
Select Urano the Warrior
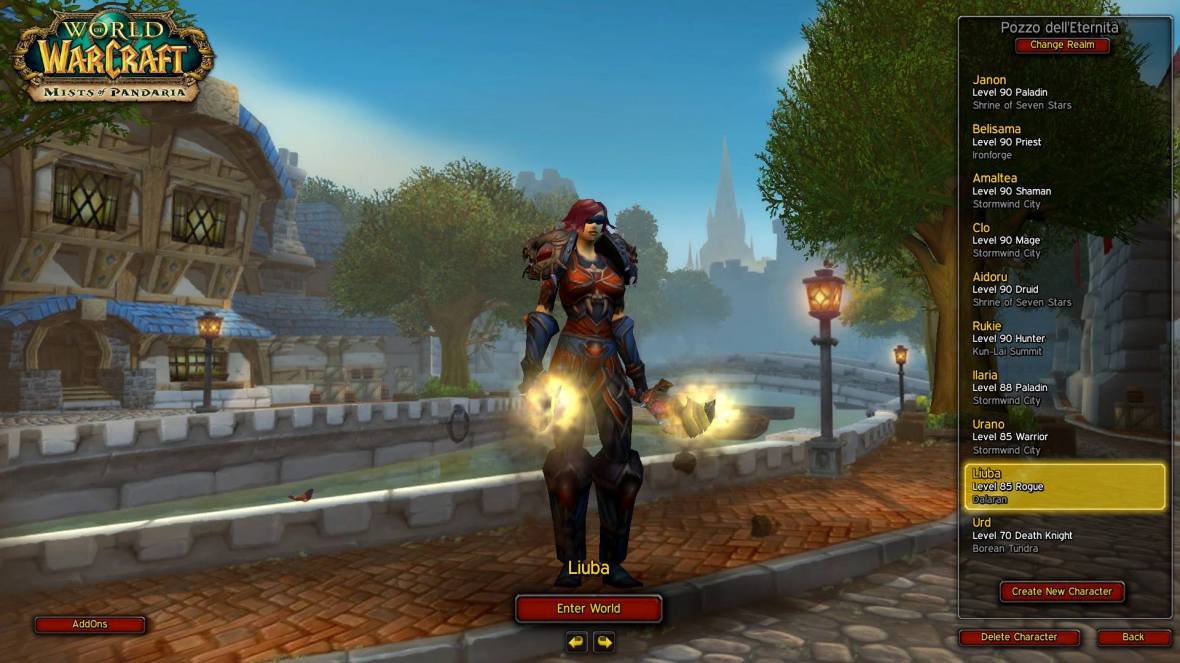1064,437
